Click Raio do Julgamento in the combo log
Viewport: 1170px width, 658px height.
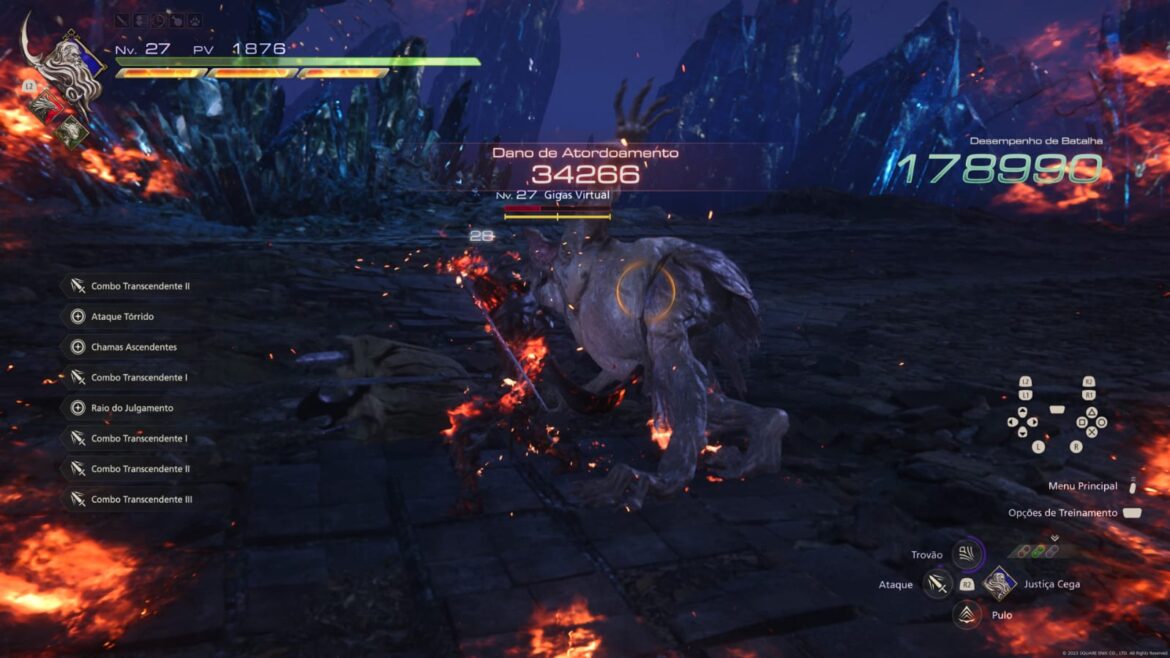[x=131, y=408]
